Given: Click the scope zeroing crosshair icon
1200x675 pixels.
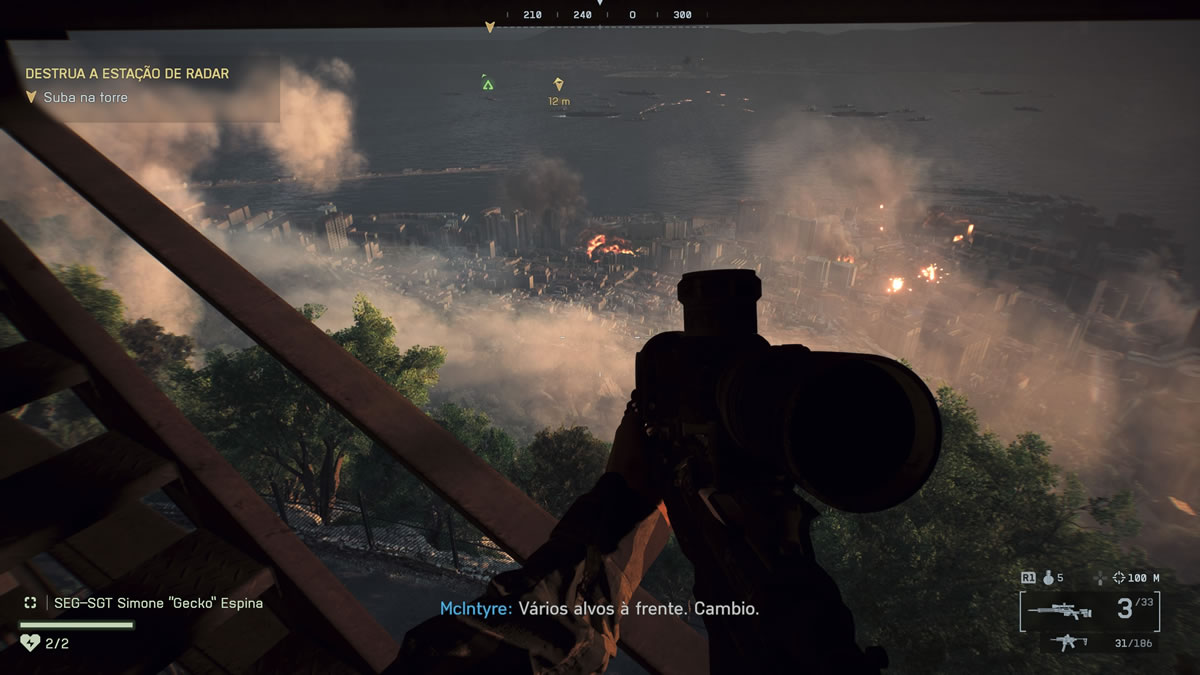Looking at the screenshot, I should click(1102, 578).
